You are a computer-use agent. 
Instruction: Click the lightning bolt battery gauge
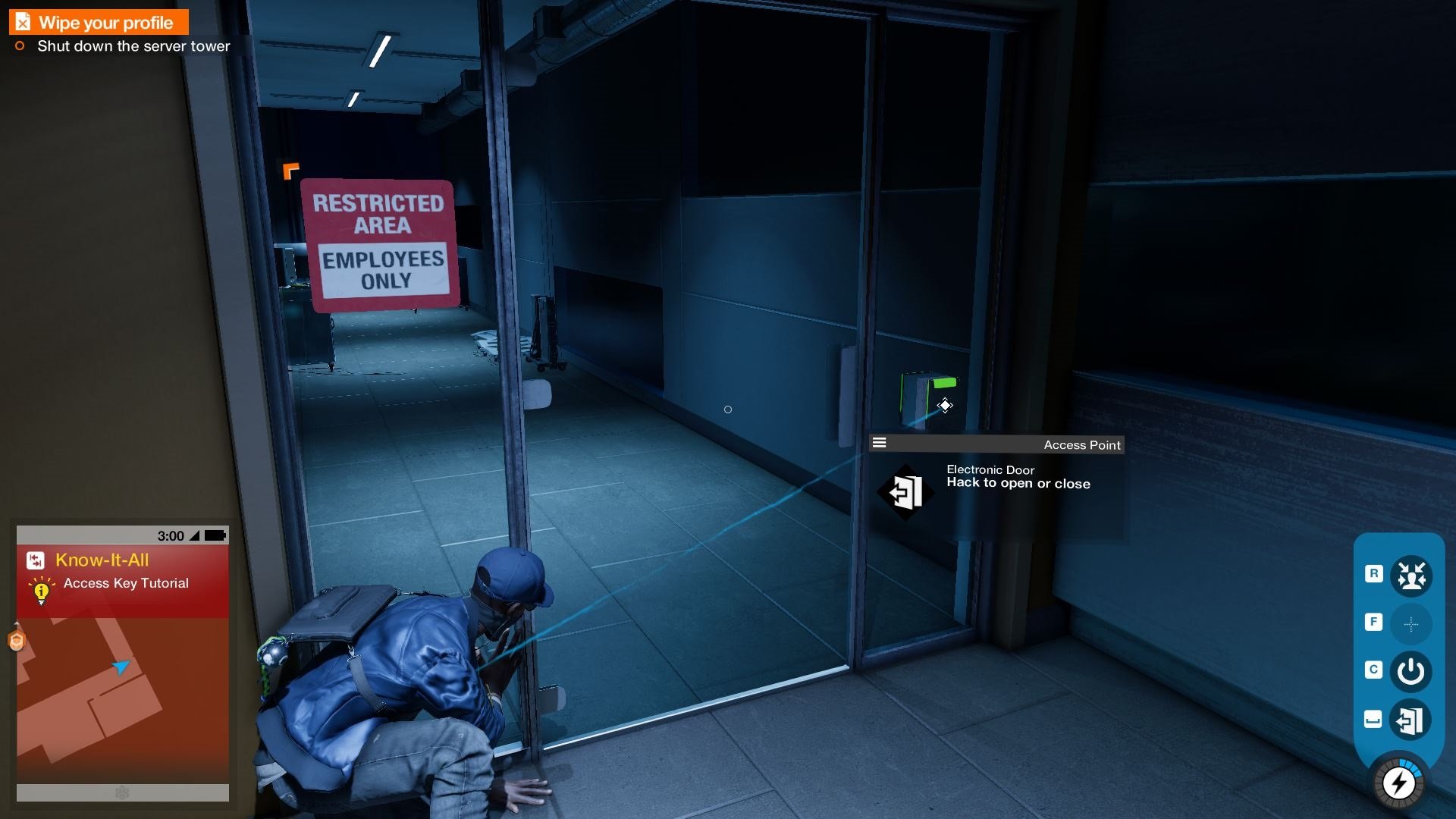1399,783
